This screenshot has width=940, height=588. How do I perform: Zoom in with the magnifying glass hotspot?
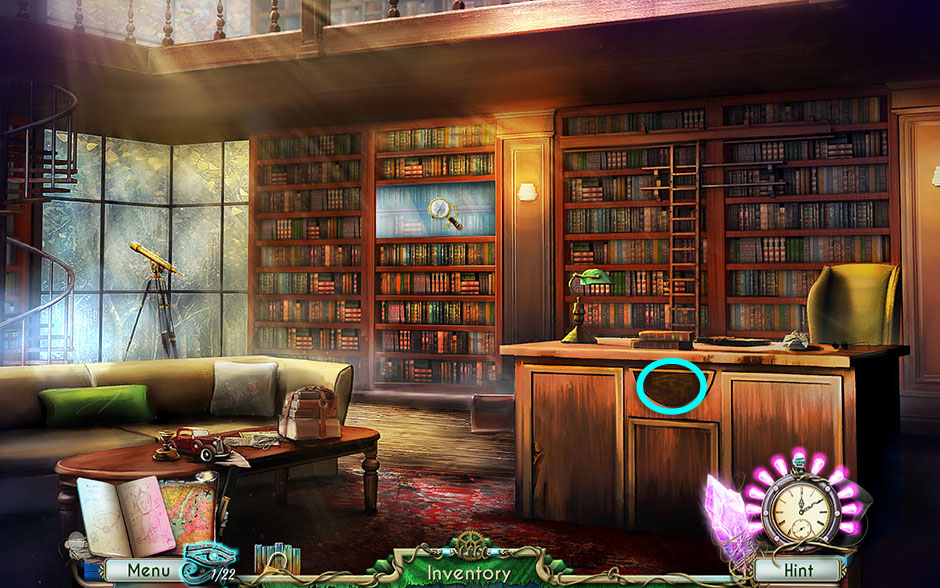440,209
